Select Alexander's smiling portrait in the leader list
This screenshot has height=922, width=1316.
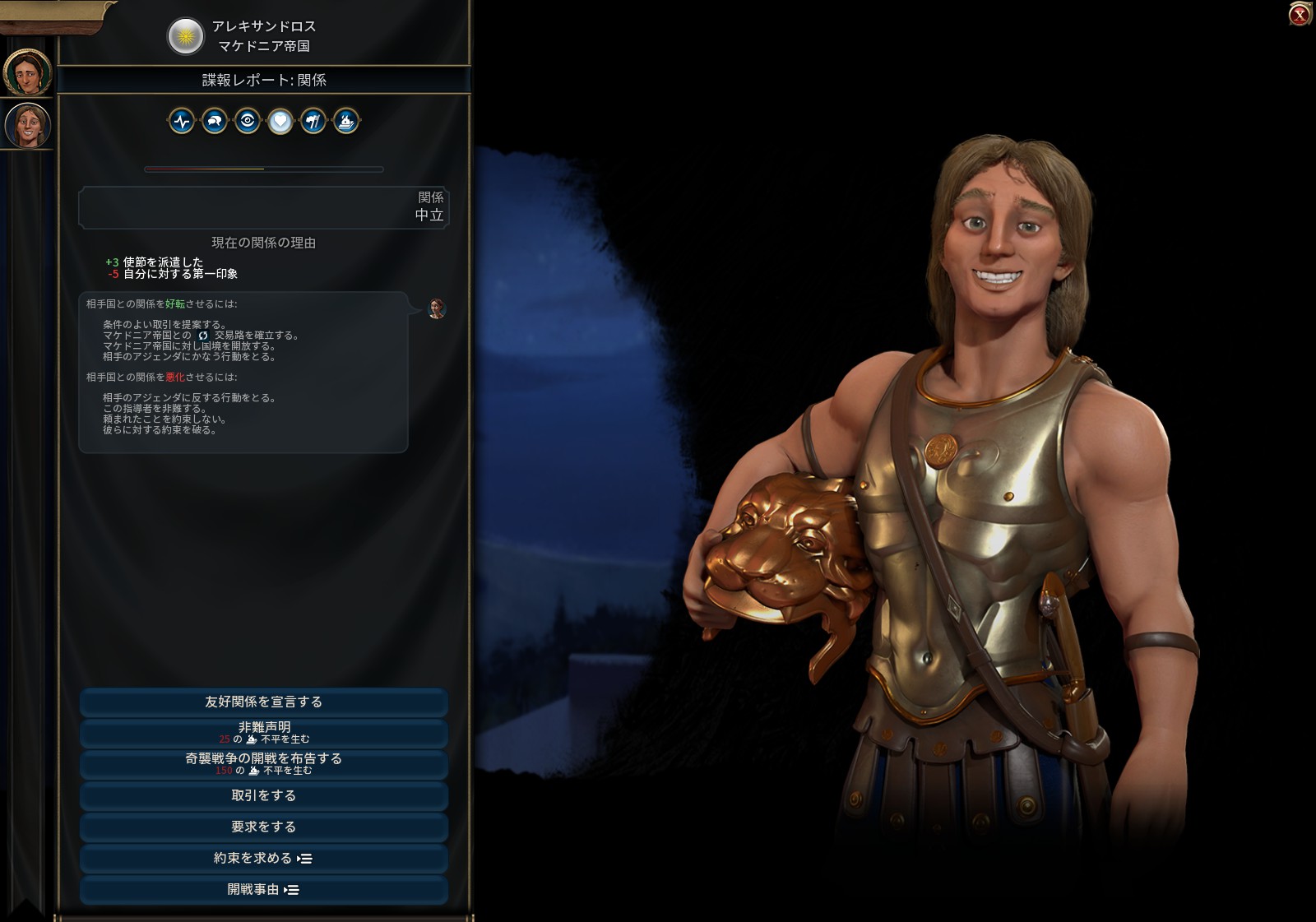pyautogui.click(x=27, y=126)
